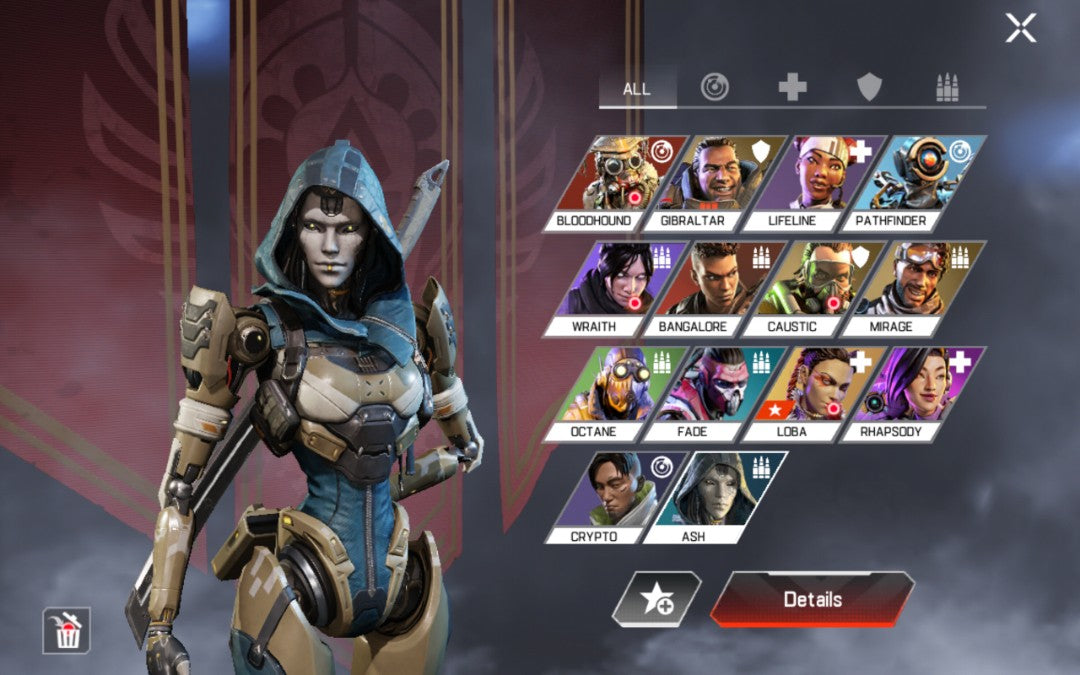This screenshot has width=1080, height=675.
Task: Switch to the ALL legends tab
Action: (637, 89)
